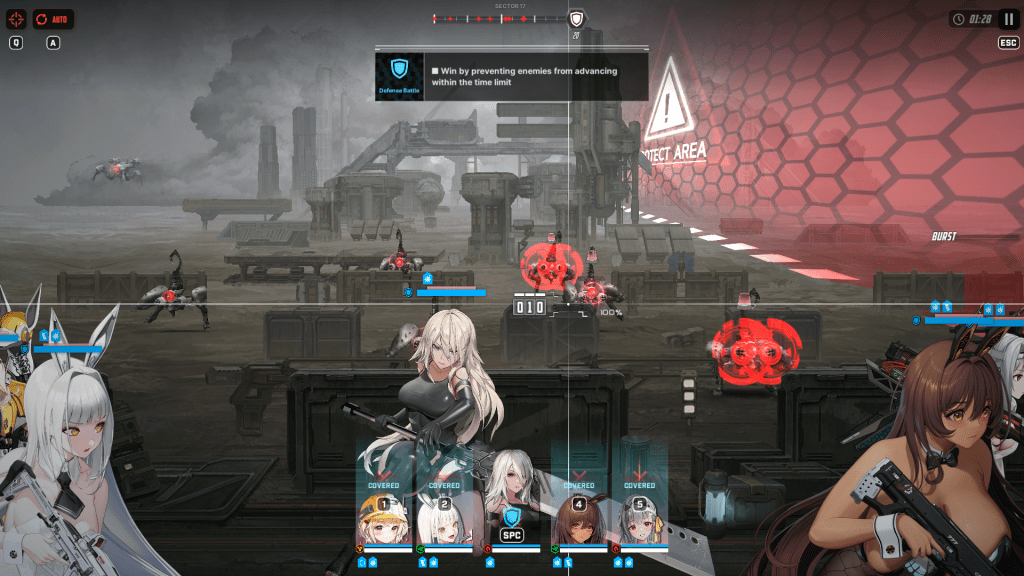Pause the battle
Screen dimensions: 1024x576
point(1008,19)
